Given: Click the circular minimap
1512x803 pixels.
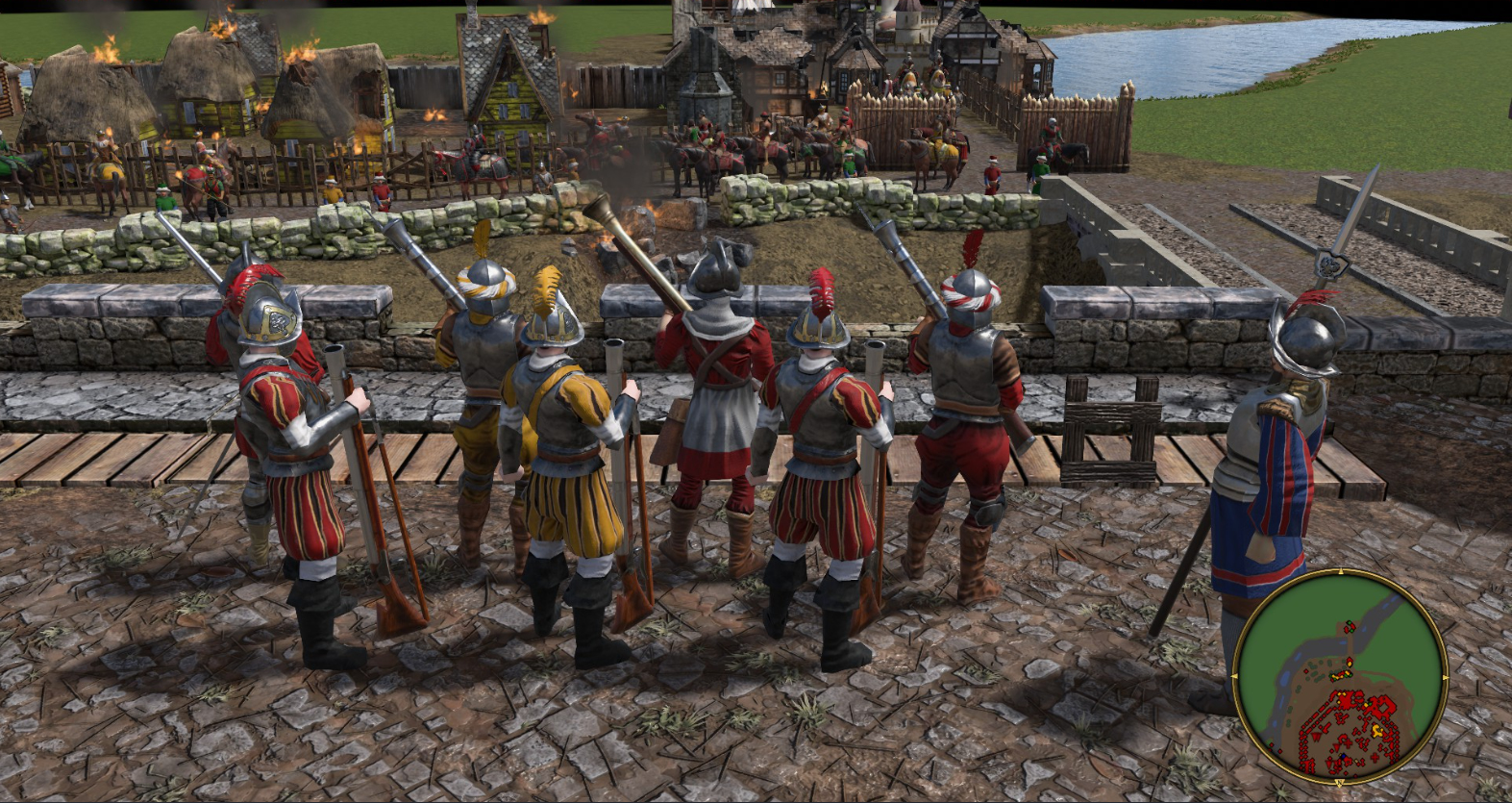Looking at the screenshot, I should click(x=1340, y=676).
